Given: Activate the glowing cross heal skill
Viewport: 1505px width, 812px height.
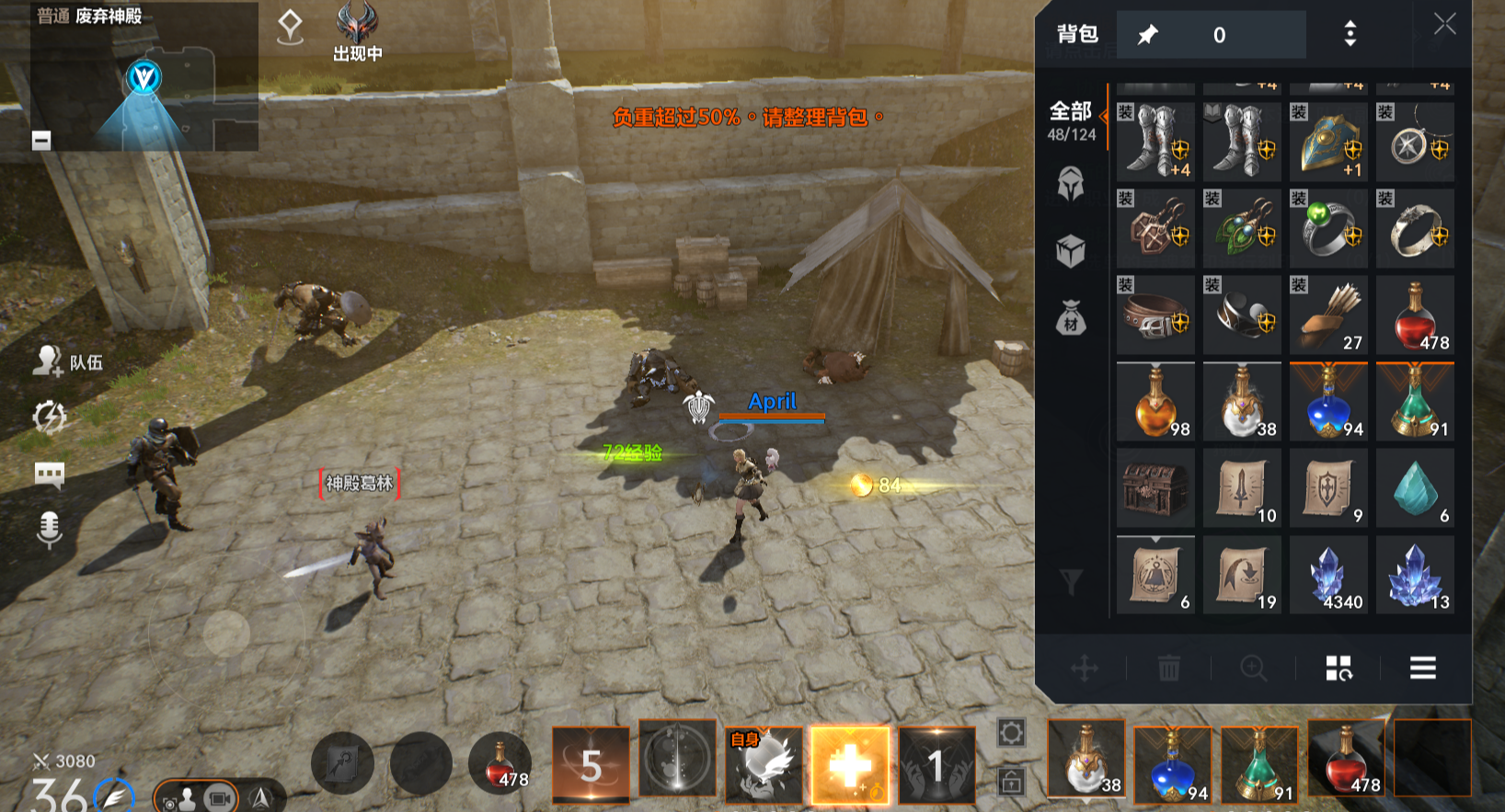Looking at the screenshot, I should coord(850,765).
